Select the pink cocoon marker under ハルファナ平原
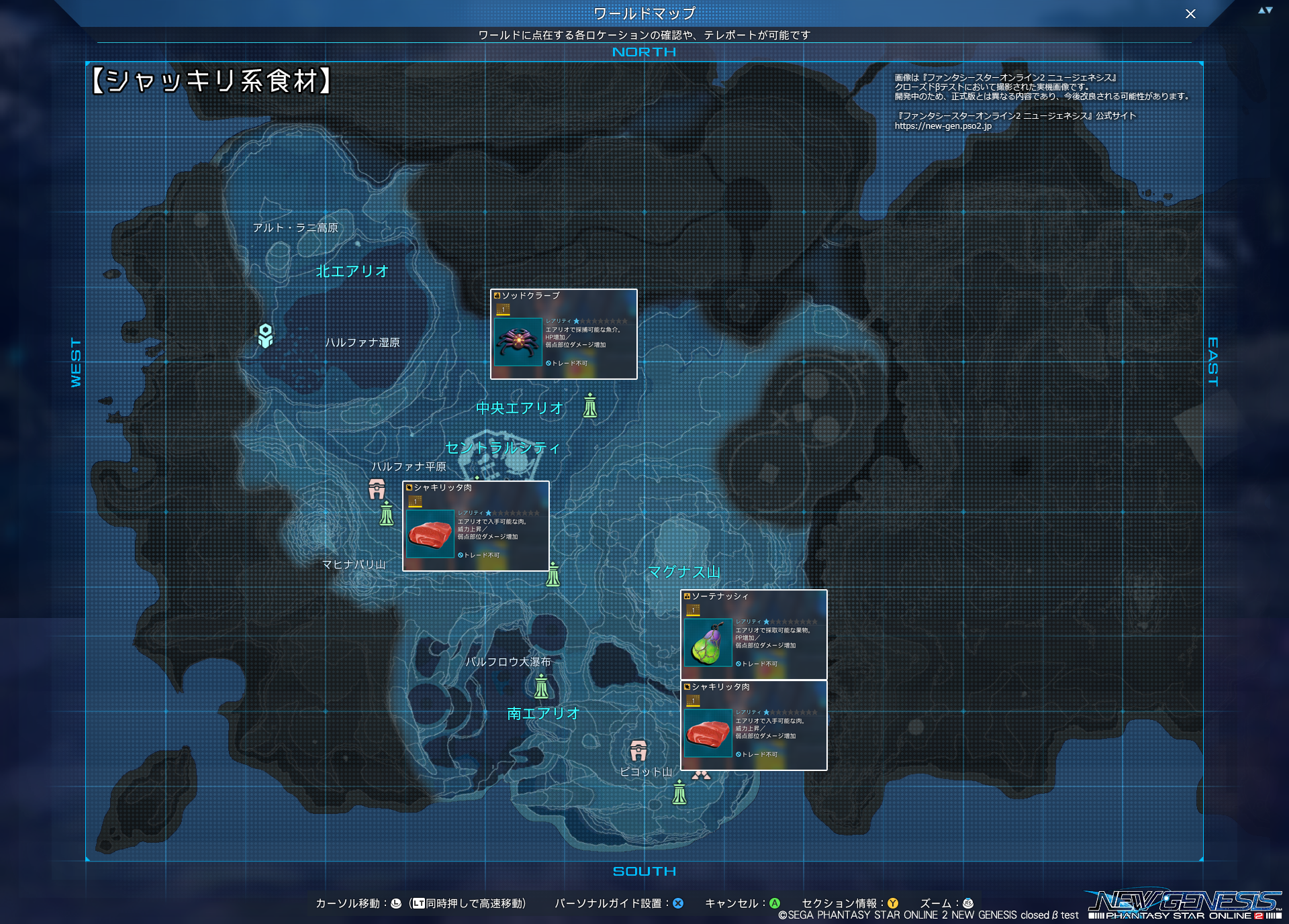 tap(377, 489)
